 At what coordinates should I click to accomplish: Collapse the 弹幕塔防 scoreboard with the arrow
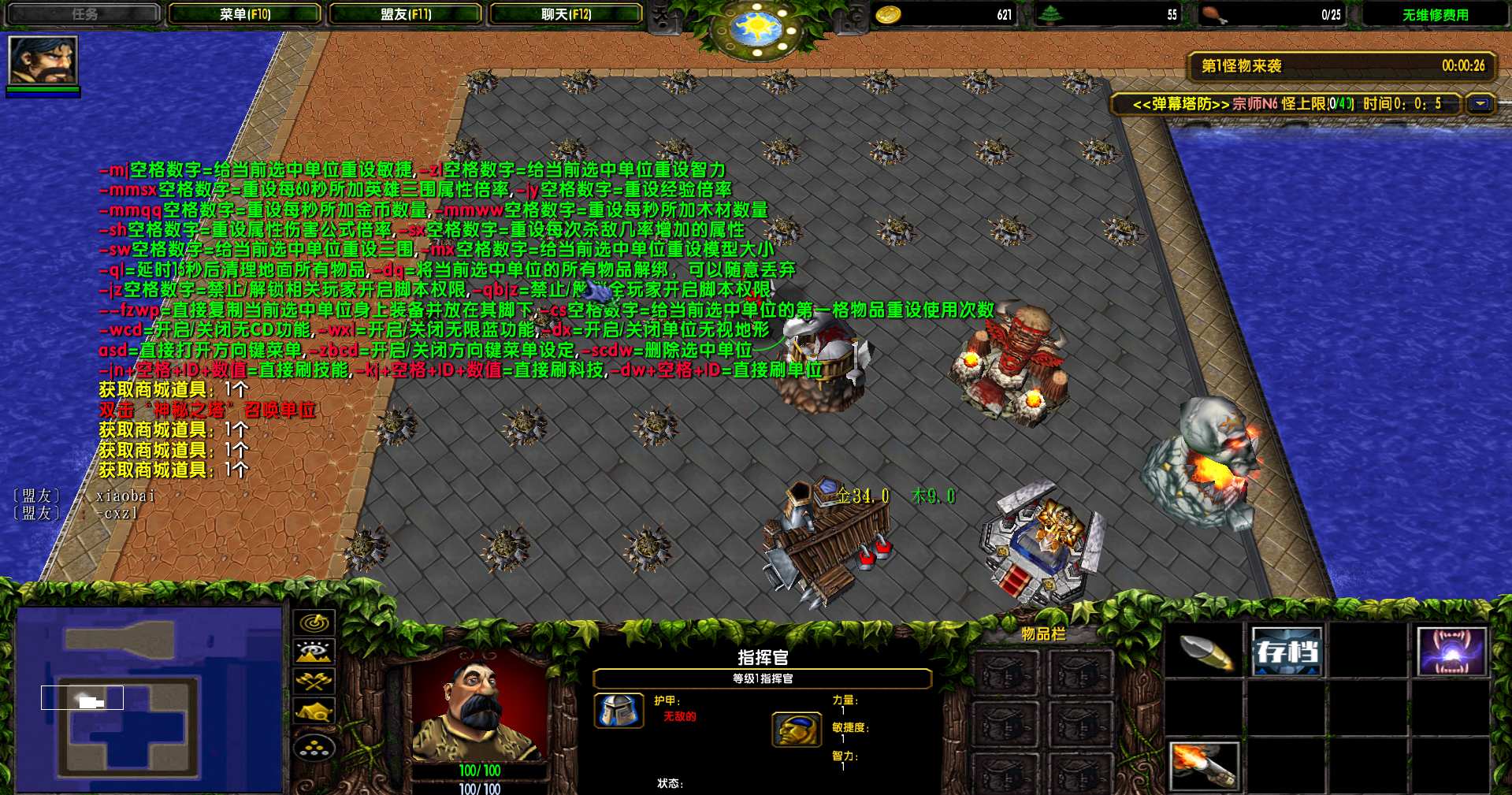[x=1480, y=104]
